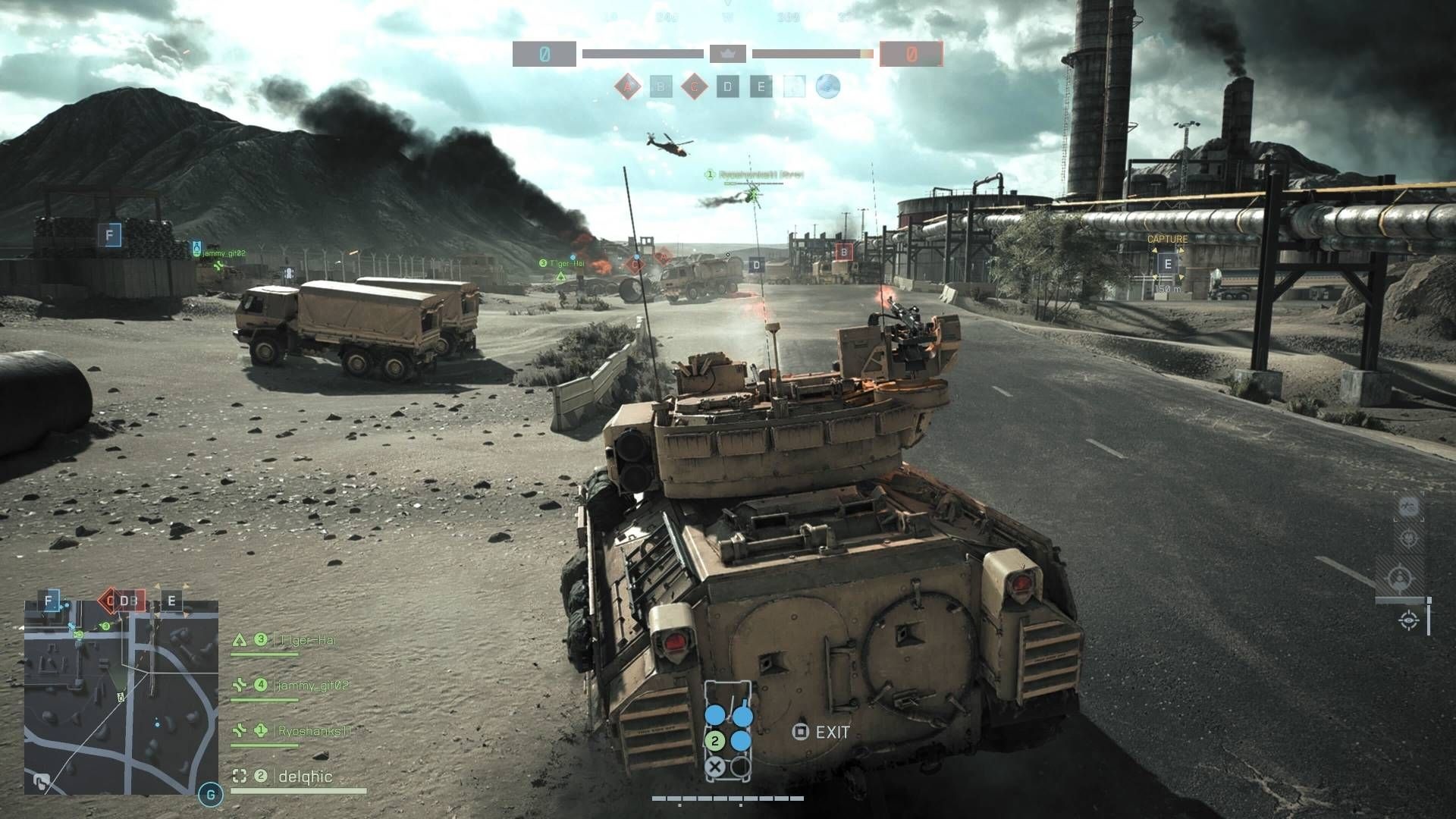Select own player row delqhic

click(x=305, y=777)
